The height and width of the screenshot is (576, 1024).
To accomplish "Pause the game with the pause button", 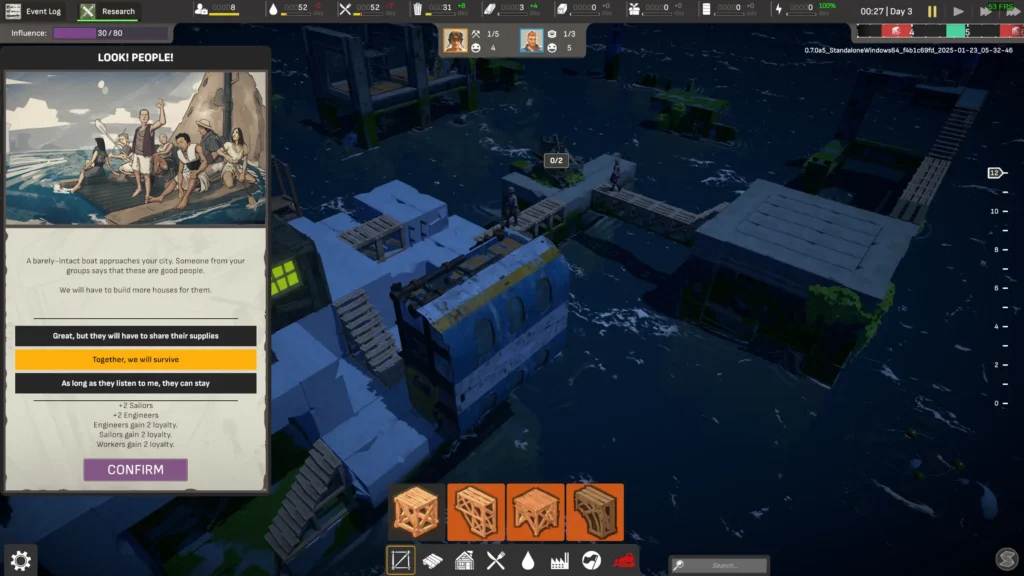I will tap(932, 12).
